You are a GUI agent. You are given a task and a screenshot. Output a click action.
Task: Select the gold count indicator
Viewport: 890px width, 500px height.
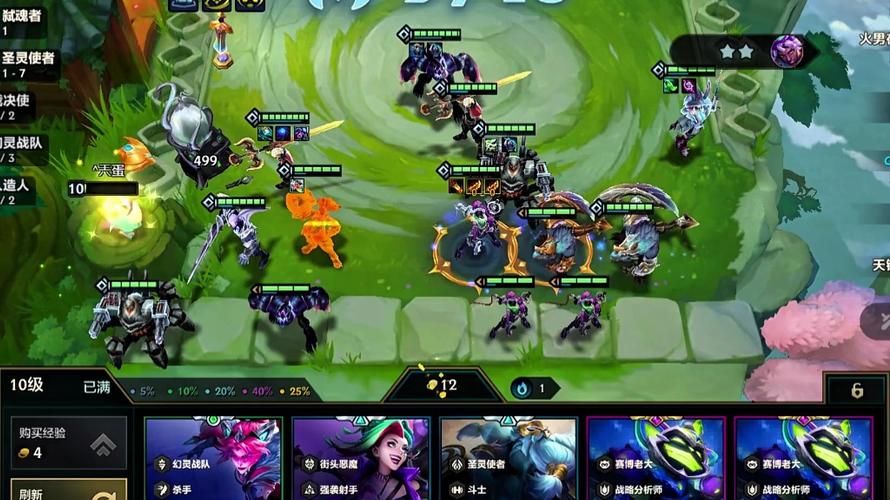pos(441,385)
